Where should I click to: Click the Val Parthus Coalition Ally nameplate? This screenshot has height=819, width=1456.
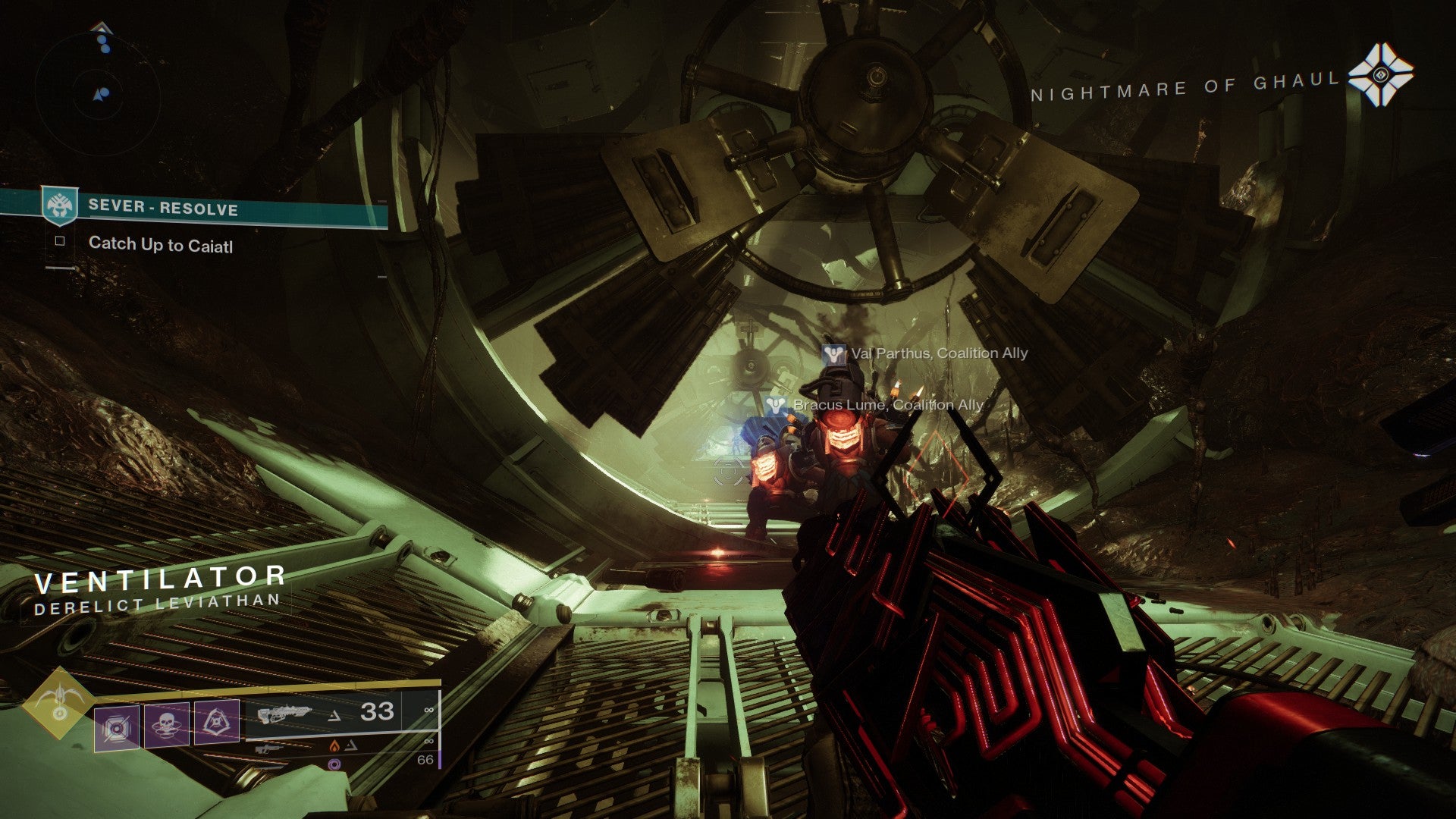pos(925,353)
